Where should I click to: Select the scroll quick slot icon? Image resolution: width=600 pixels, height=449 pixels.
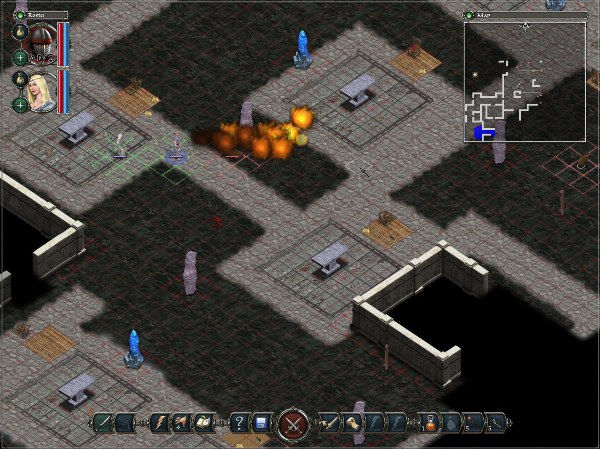point(352,423)
